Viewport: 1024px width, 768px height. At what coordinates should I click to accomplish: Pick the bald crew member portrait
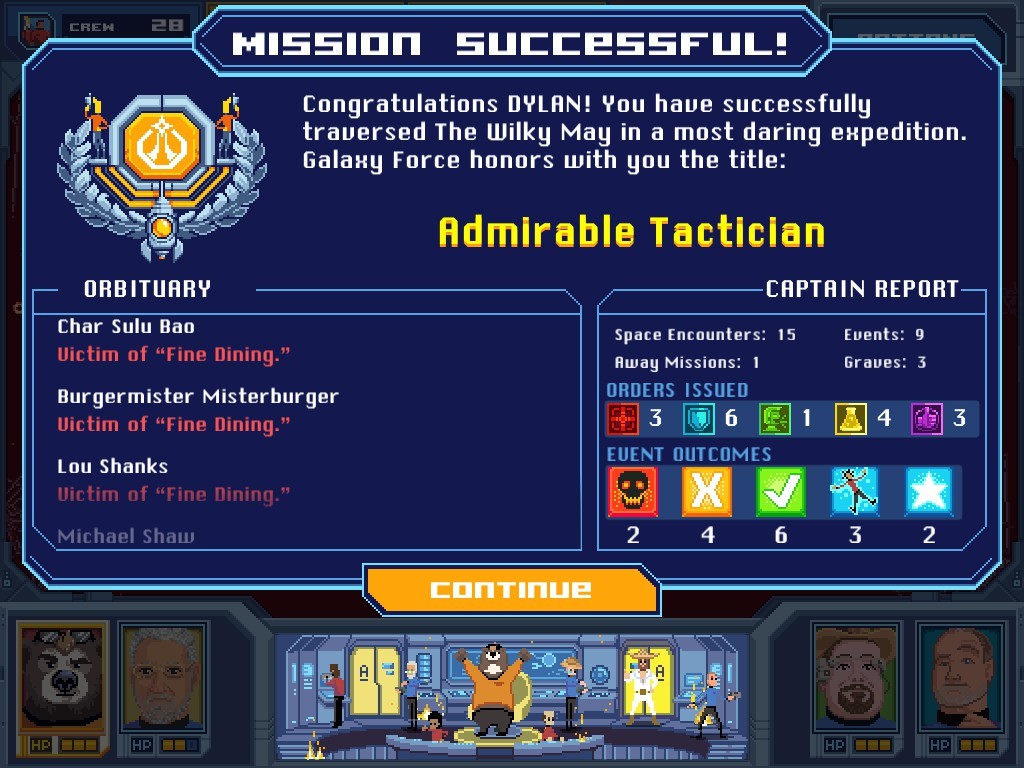pos(960,678)
